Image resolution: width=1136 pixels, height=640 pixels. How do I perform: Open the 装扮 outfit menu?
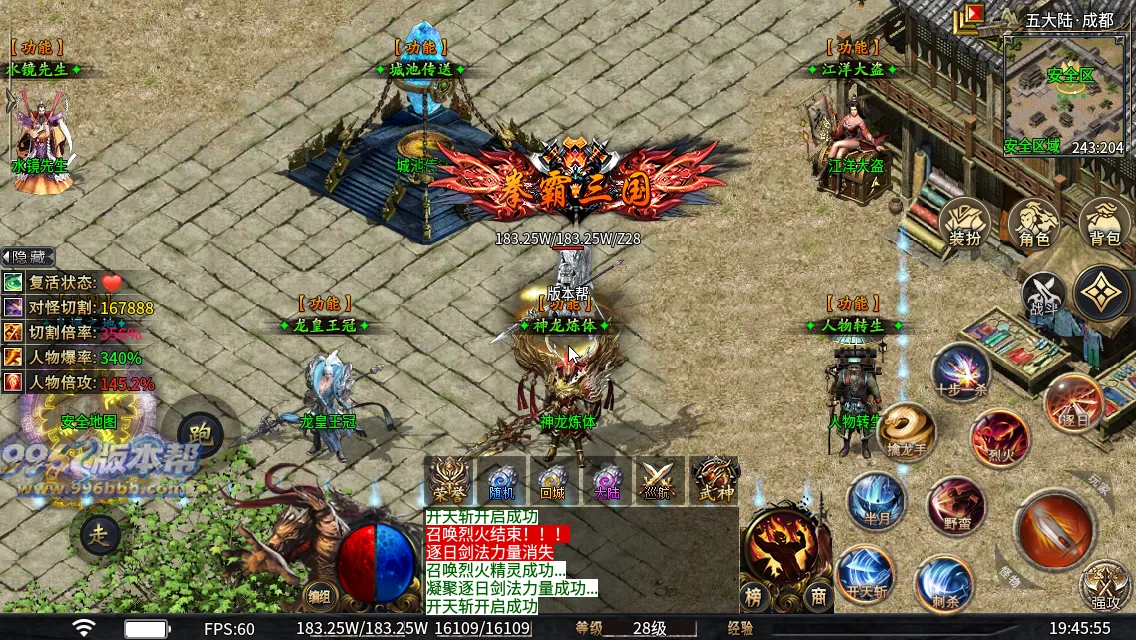(x=964, y=223)
